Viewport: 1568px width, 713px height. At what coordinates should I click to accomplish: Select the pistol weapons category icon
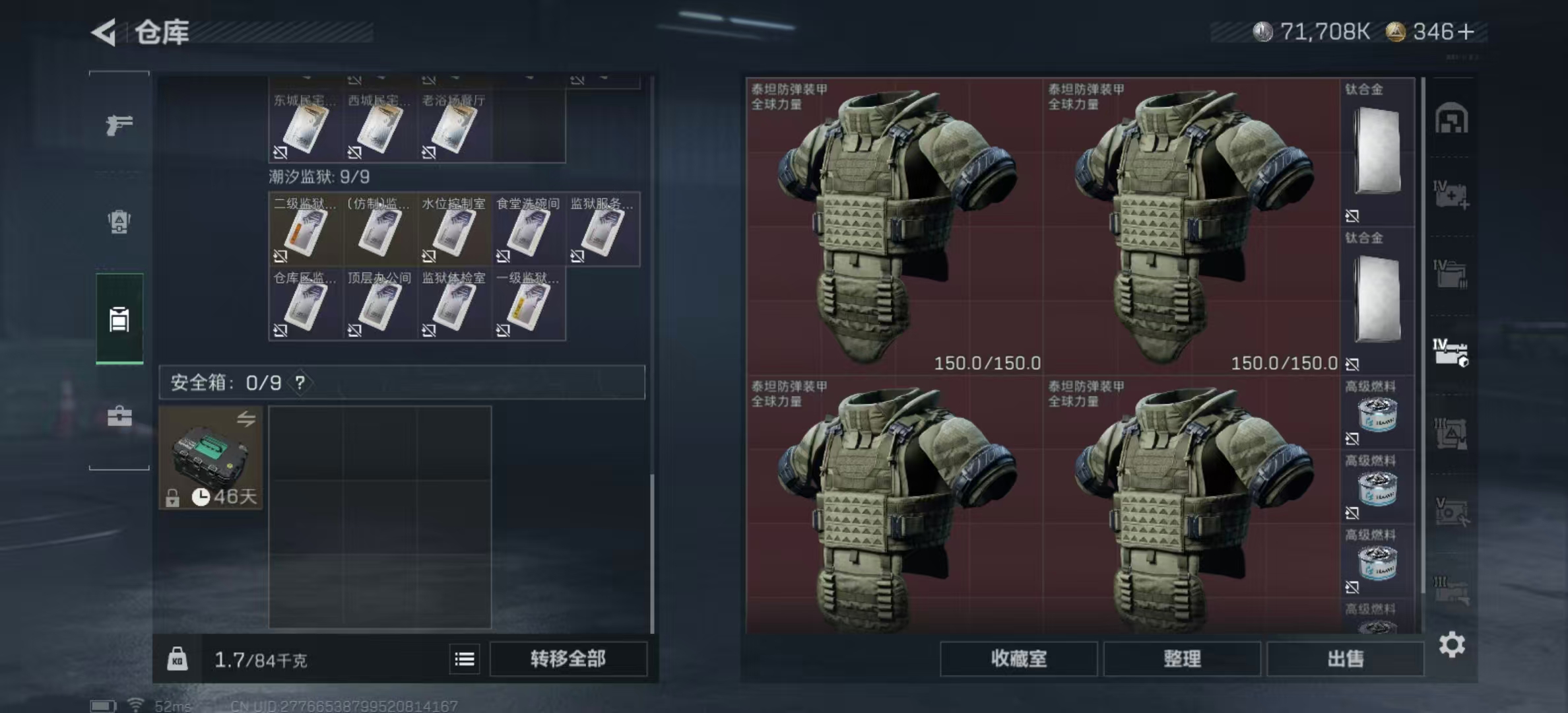coord(119,124)
